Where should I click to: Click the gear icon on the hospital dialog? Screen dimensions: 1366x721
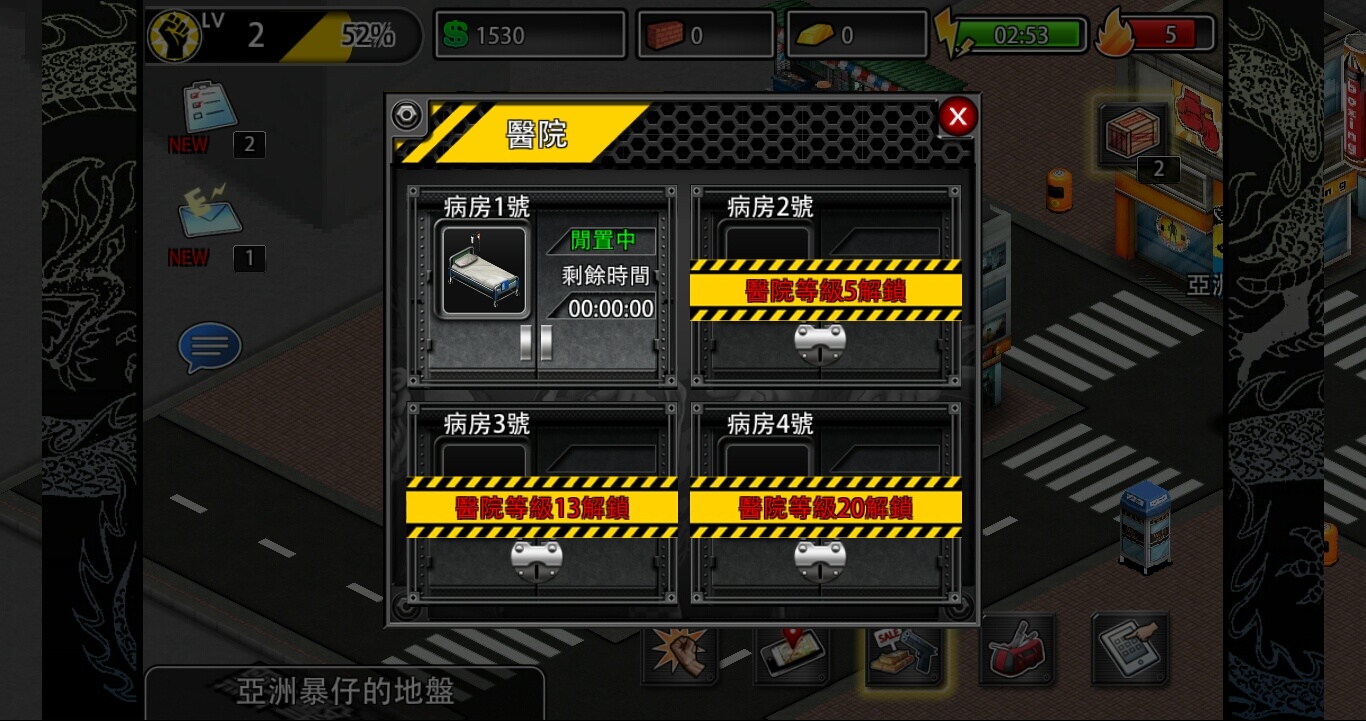pyautogui.click(x=406, y=115)
